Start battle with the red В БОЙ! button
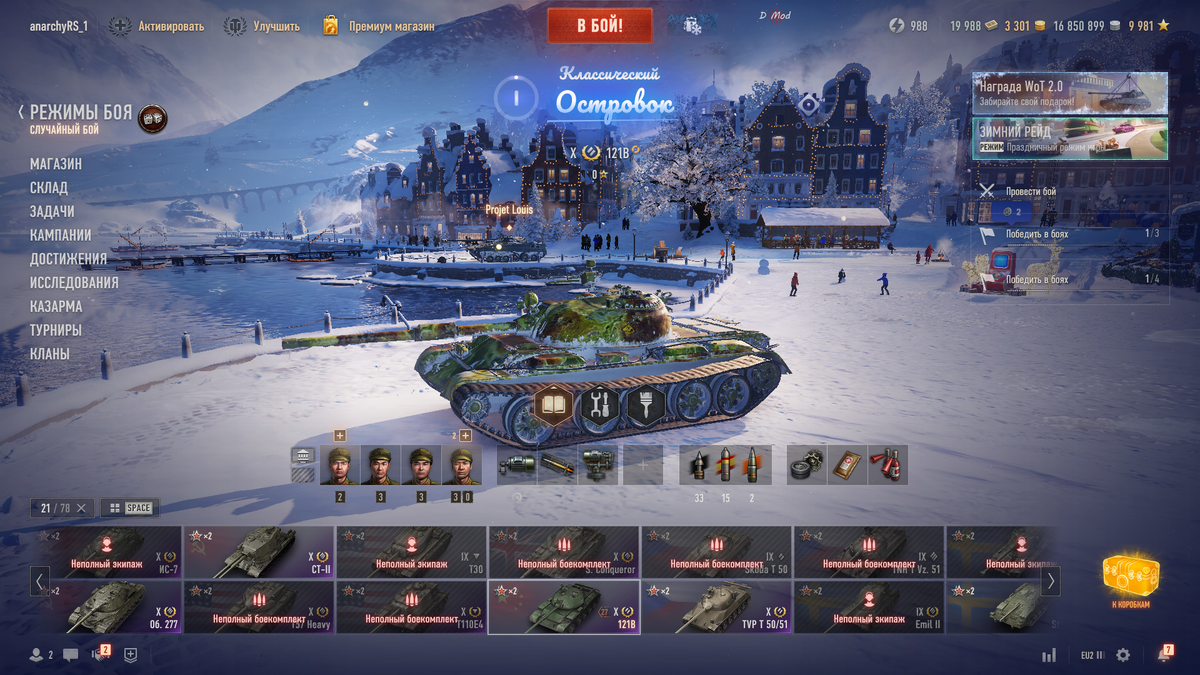This screenshot has width=1200, height=675. 599,25
